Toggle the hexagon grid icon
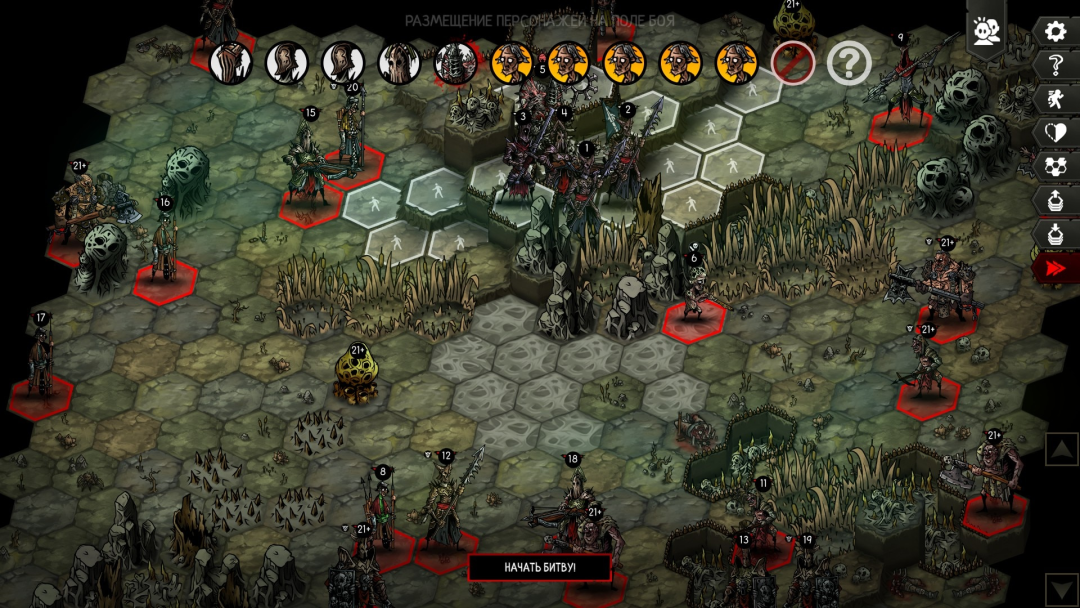 (1055, 167)
